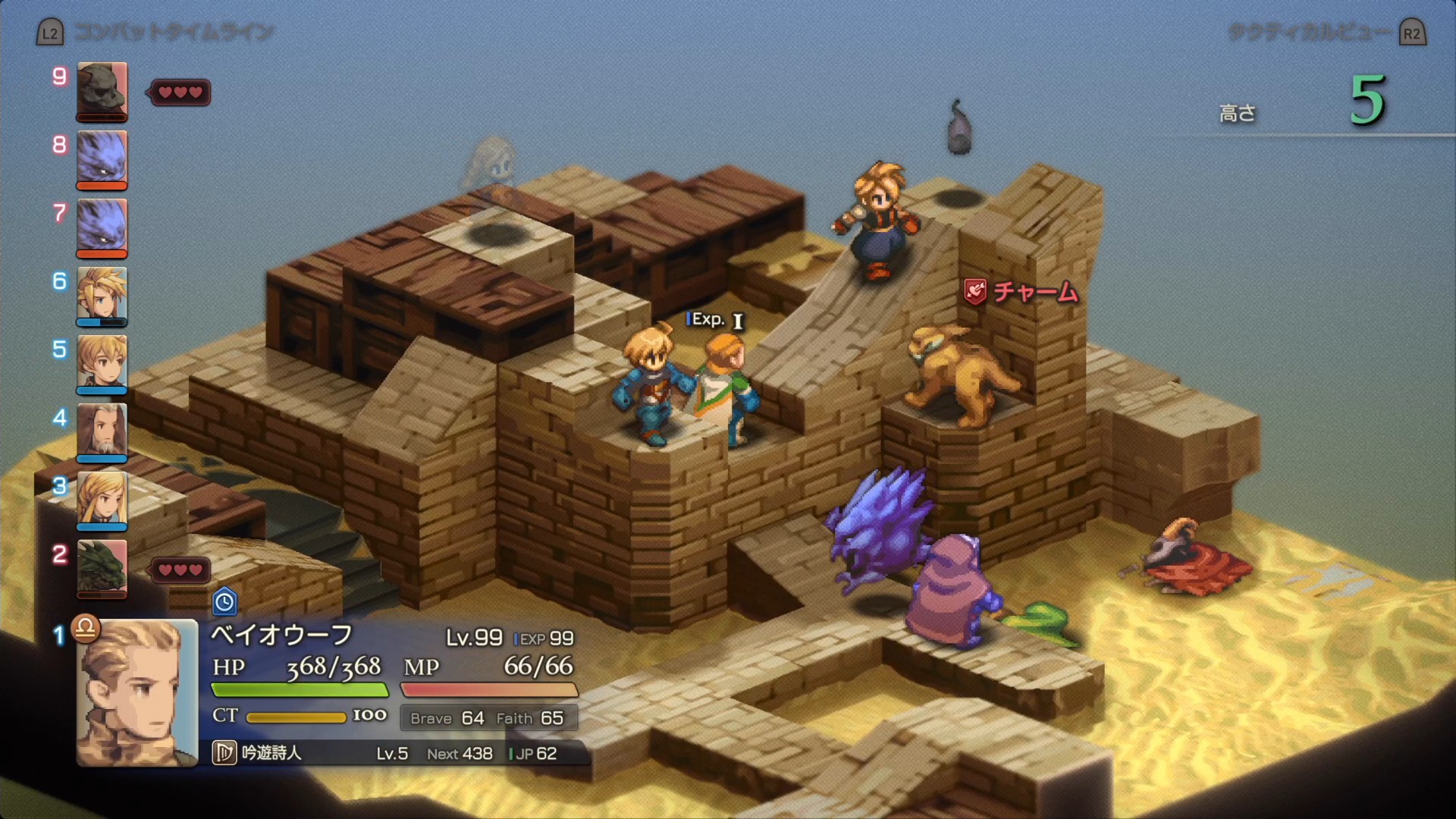Choose the short blond hero portrait at turn 5
This screenshot has height=819, width=1456.
tap(102, 362)
